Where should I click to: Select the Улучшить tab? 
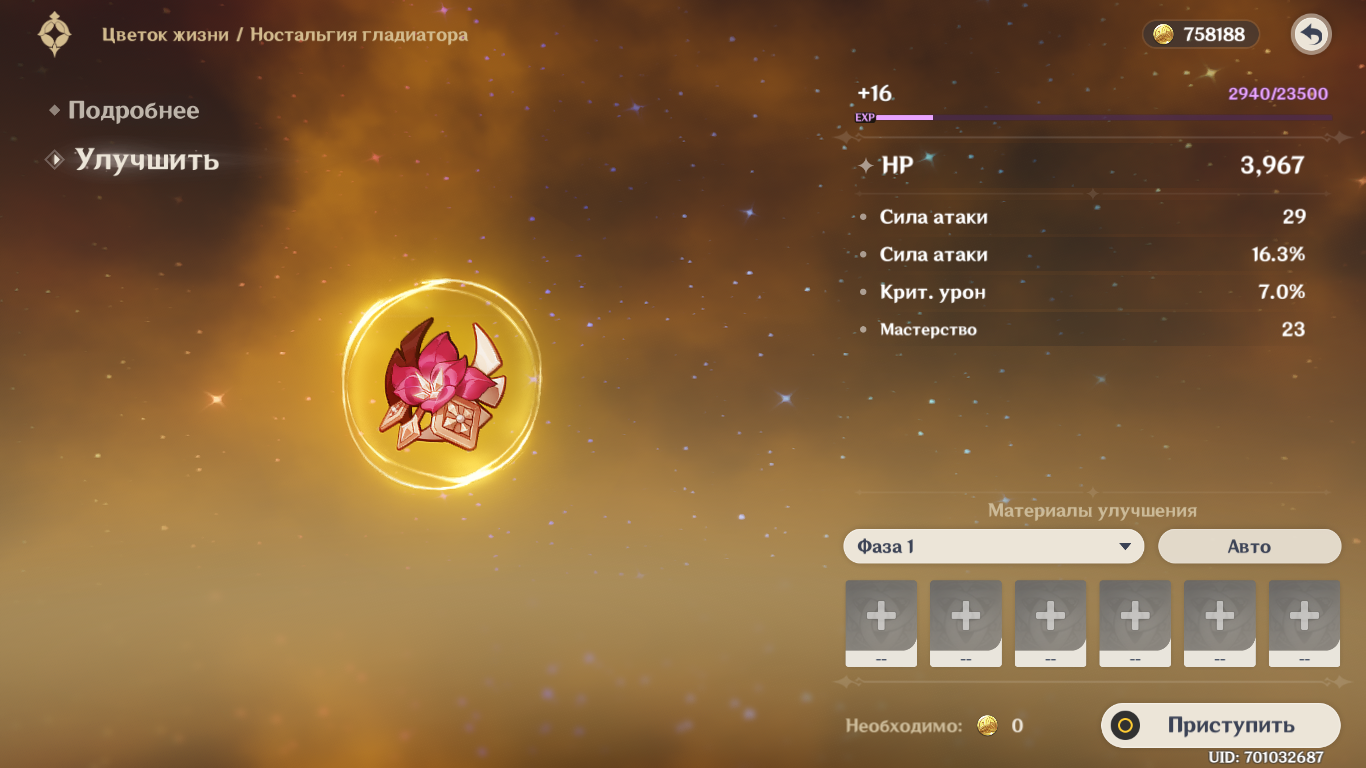[x=146, y=160]
